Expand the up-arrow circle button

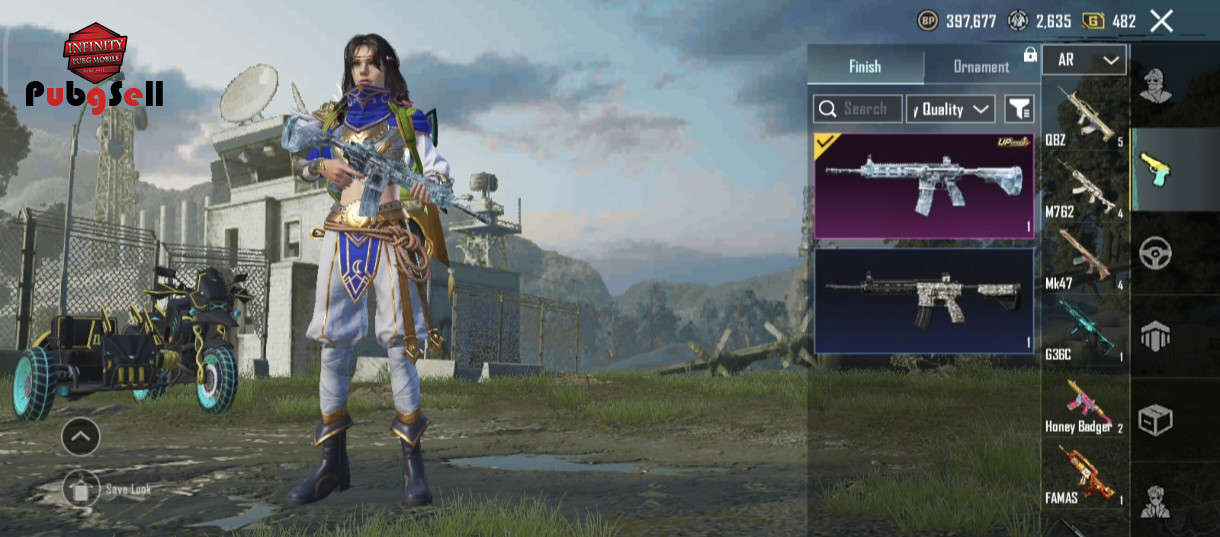[x=80, y=436]
